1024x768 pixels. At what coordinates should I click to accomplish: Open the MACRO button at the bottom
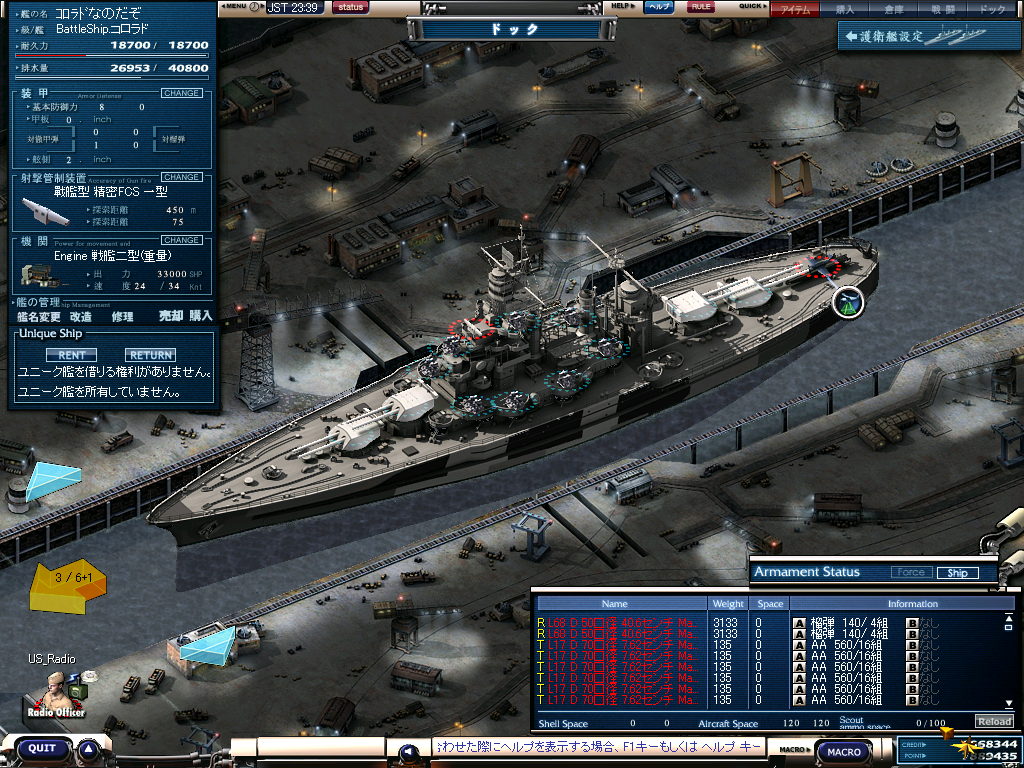[844, 751]
